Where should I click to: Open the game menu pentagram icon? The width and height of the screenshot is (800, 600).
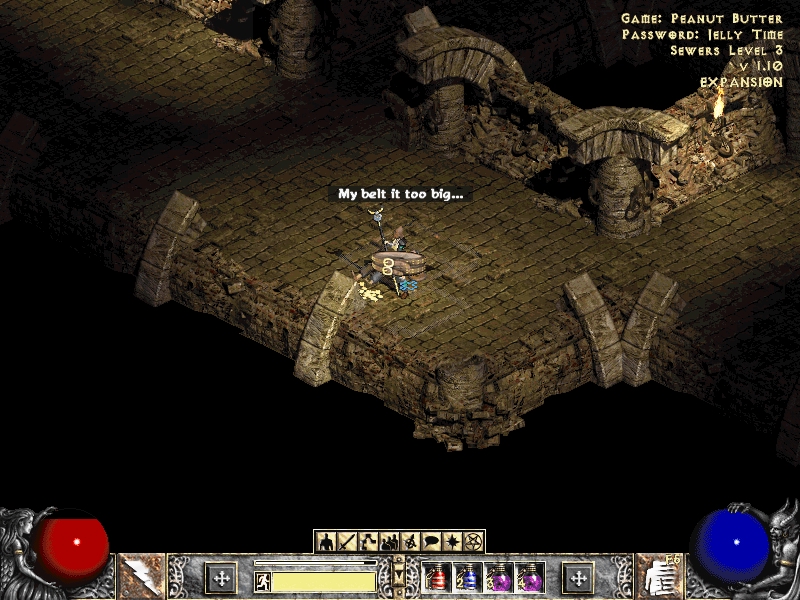tap(473, 542)
